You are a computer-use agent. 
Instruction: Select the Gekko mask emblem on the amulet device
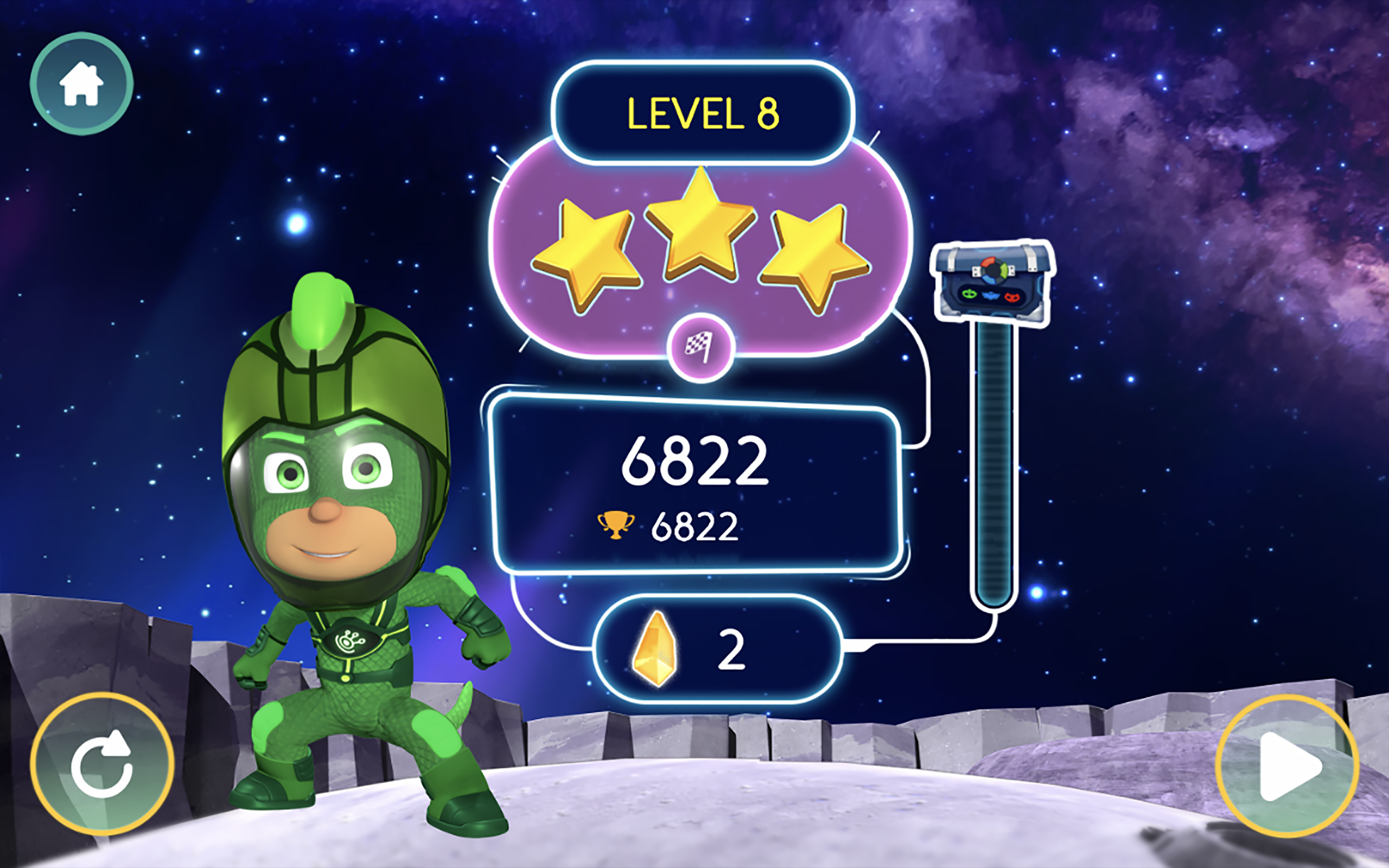coord(970,296)
